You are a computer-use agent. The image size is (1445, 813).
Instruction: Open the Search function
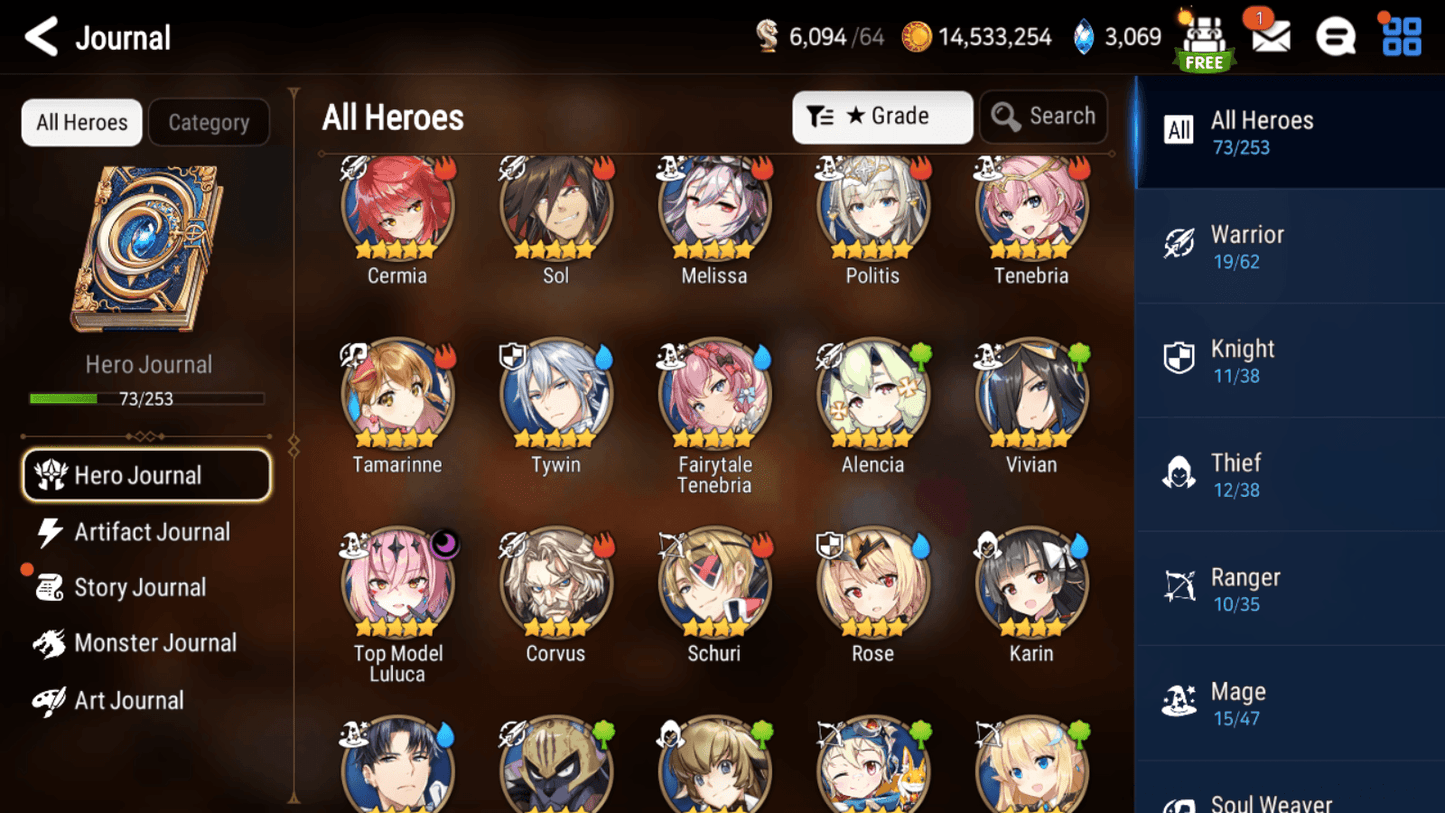[1043, 116]
